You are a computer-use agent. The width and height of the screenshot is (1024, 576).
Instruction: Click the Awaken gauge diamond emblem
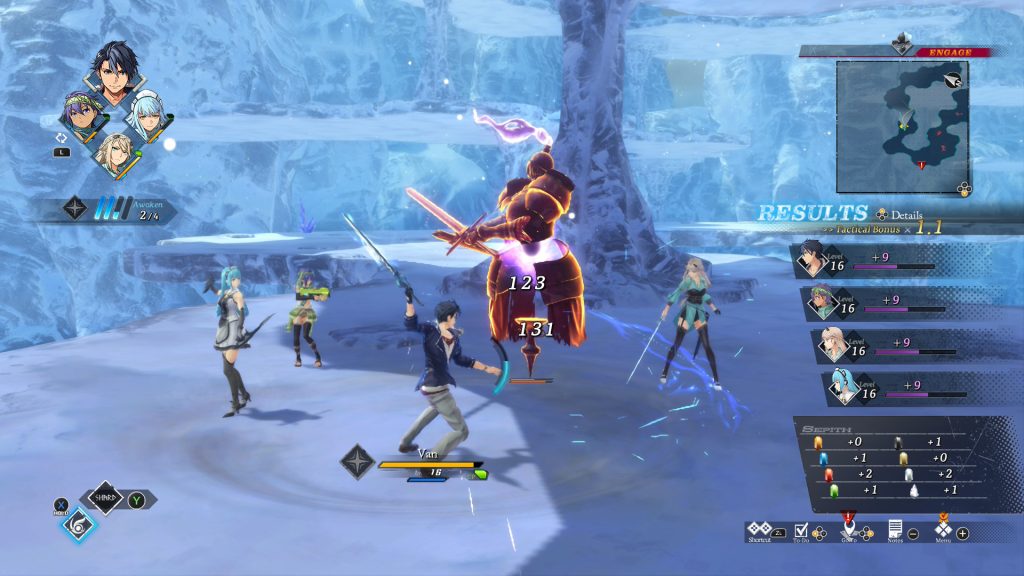75,208
